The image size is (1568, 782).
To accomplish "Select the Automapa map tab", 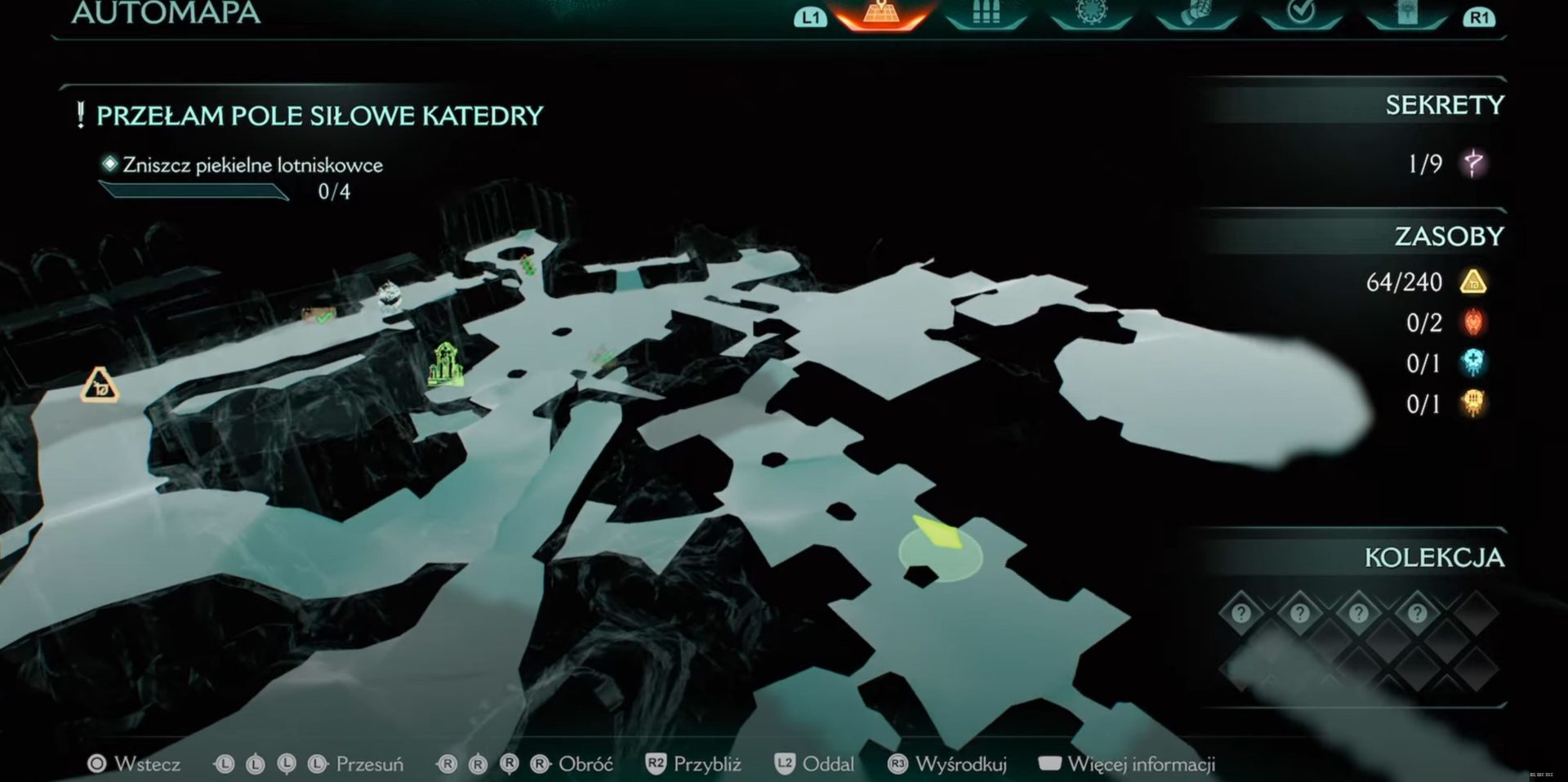I will [880, 14].
